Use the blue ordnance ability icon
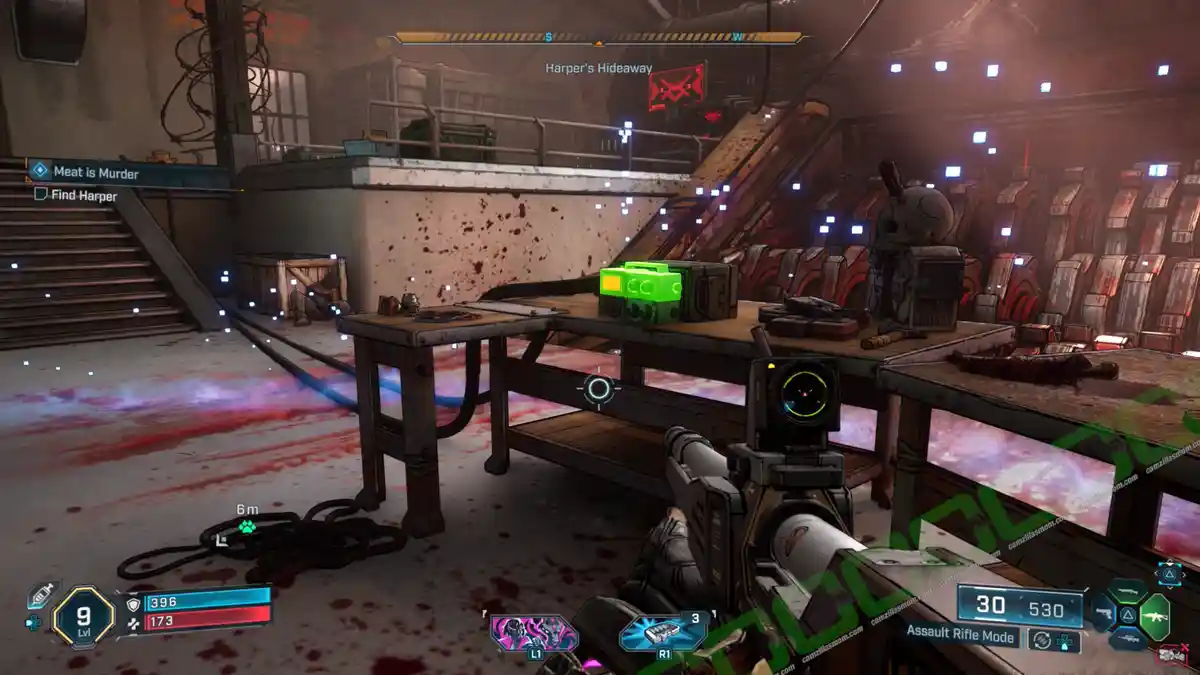The height and width of the screenshot is (675, 1200). coord(662,633)
